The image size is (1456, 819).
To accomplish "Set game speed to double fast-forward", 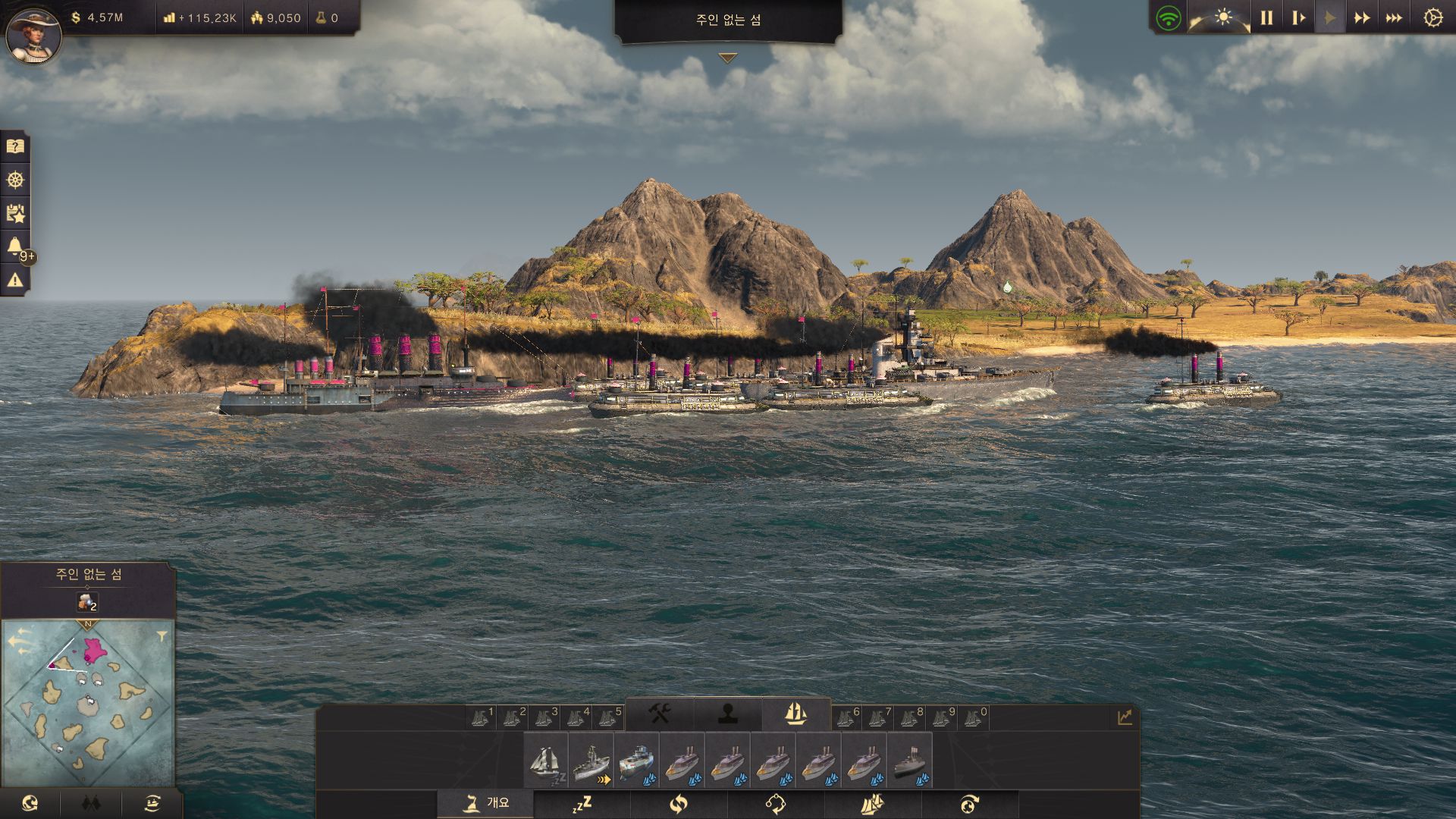I will pyautogui.click(x=1362, y=17).
